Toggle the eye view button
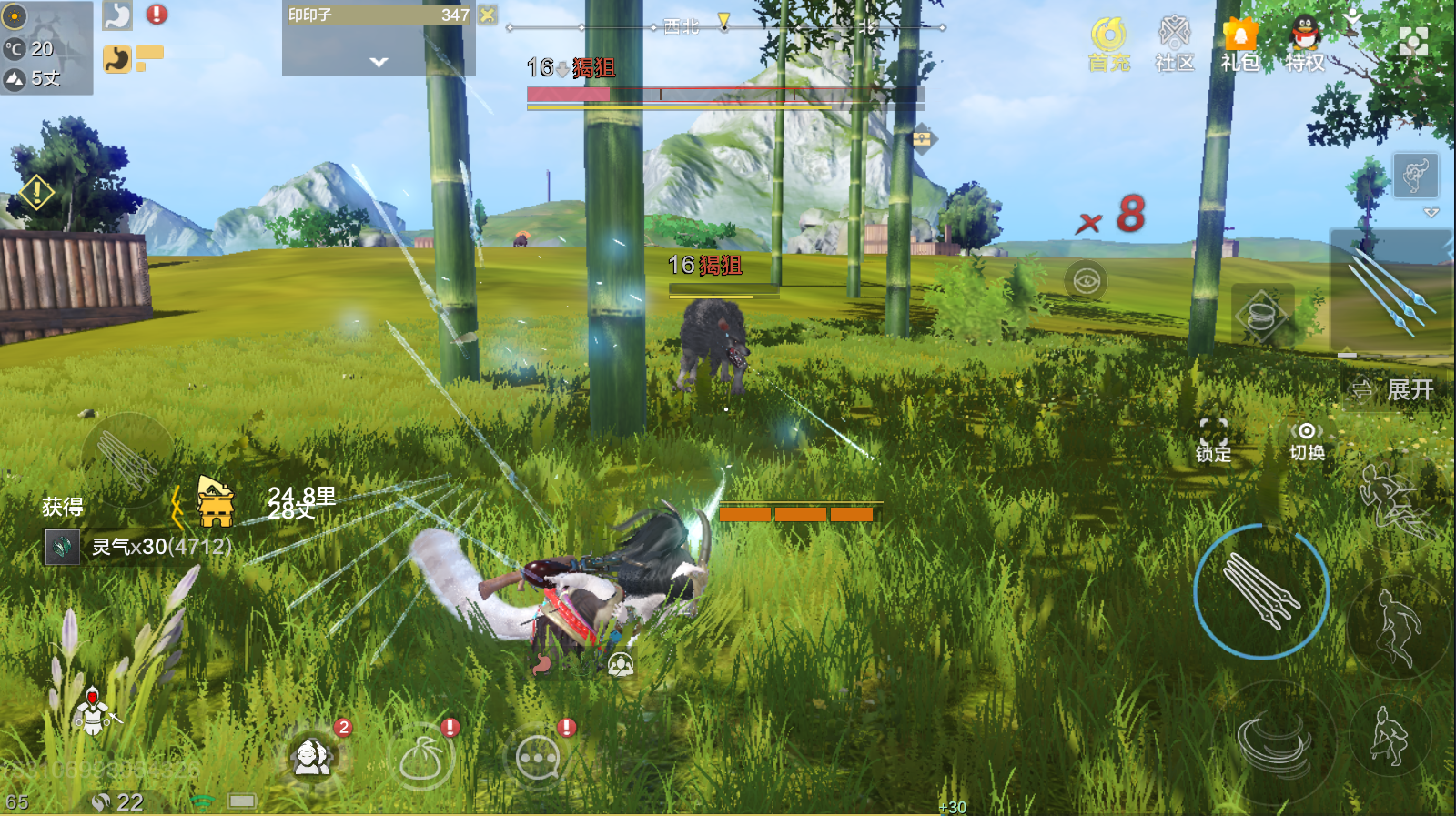1456x816 pixels. pos(1086,280)
